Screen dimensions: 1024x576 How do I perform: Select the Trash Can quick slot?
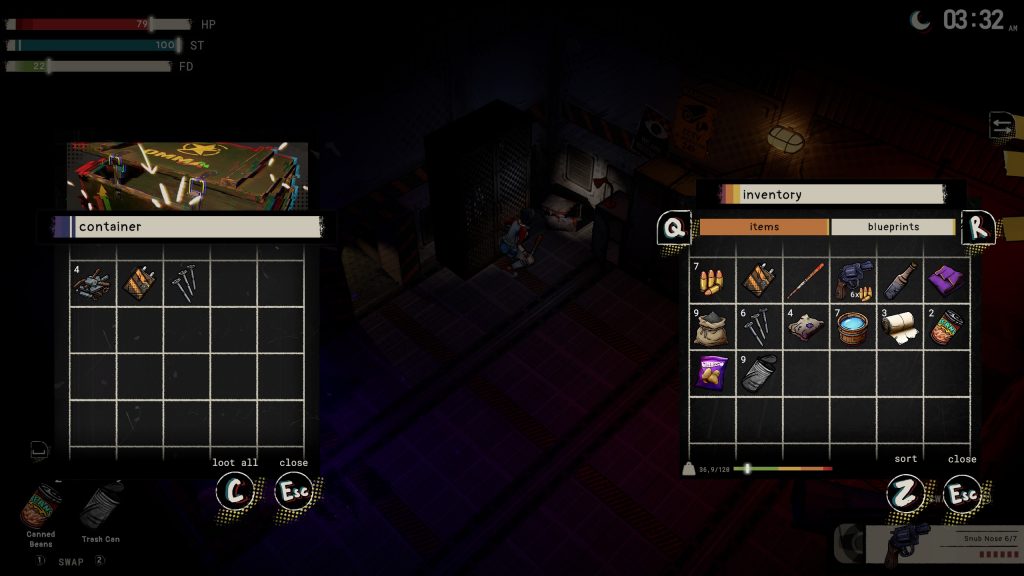click(100, 507)
